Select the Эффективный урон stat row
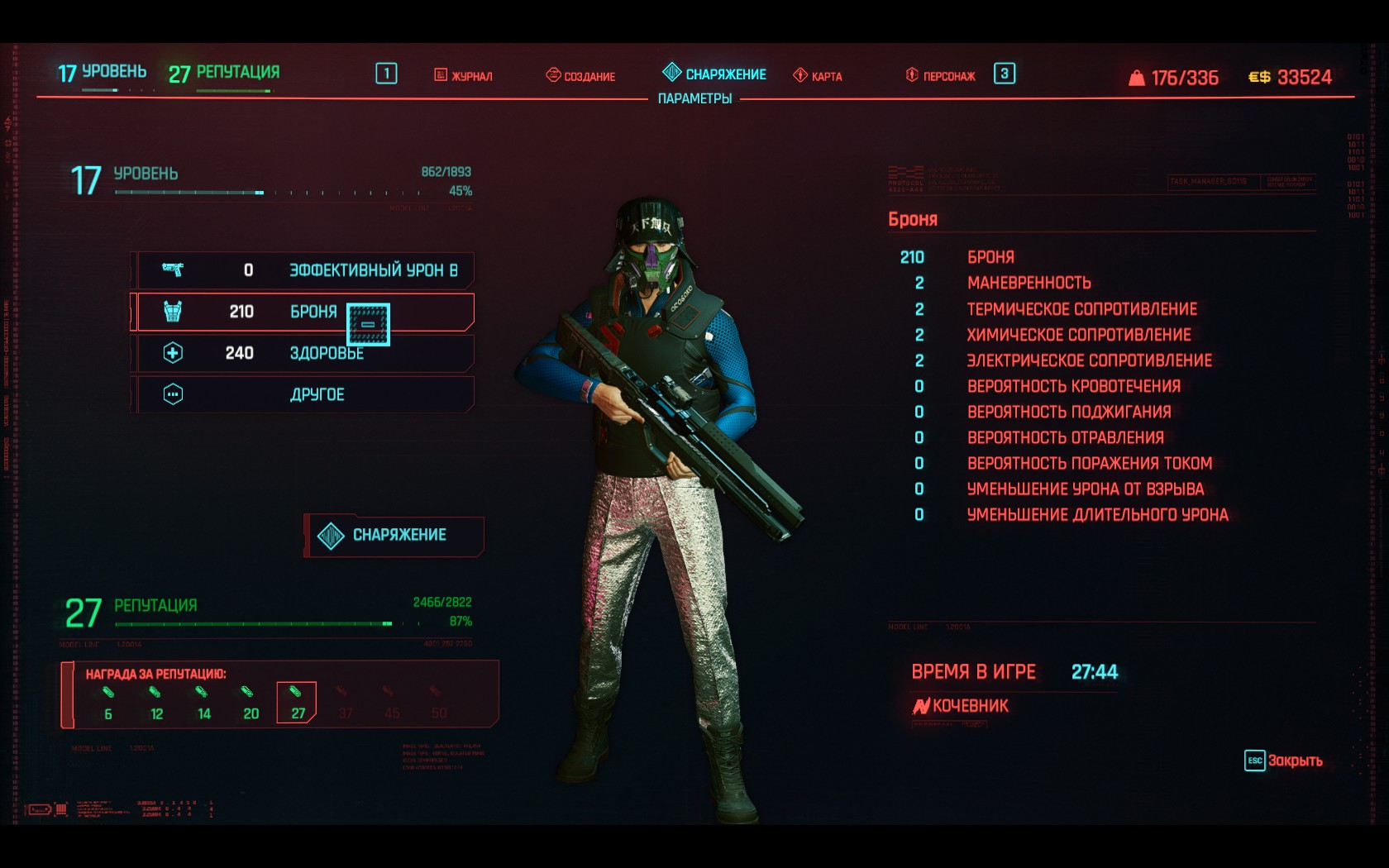Screen dimensions: 1389x868 (303, 270)
